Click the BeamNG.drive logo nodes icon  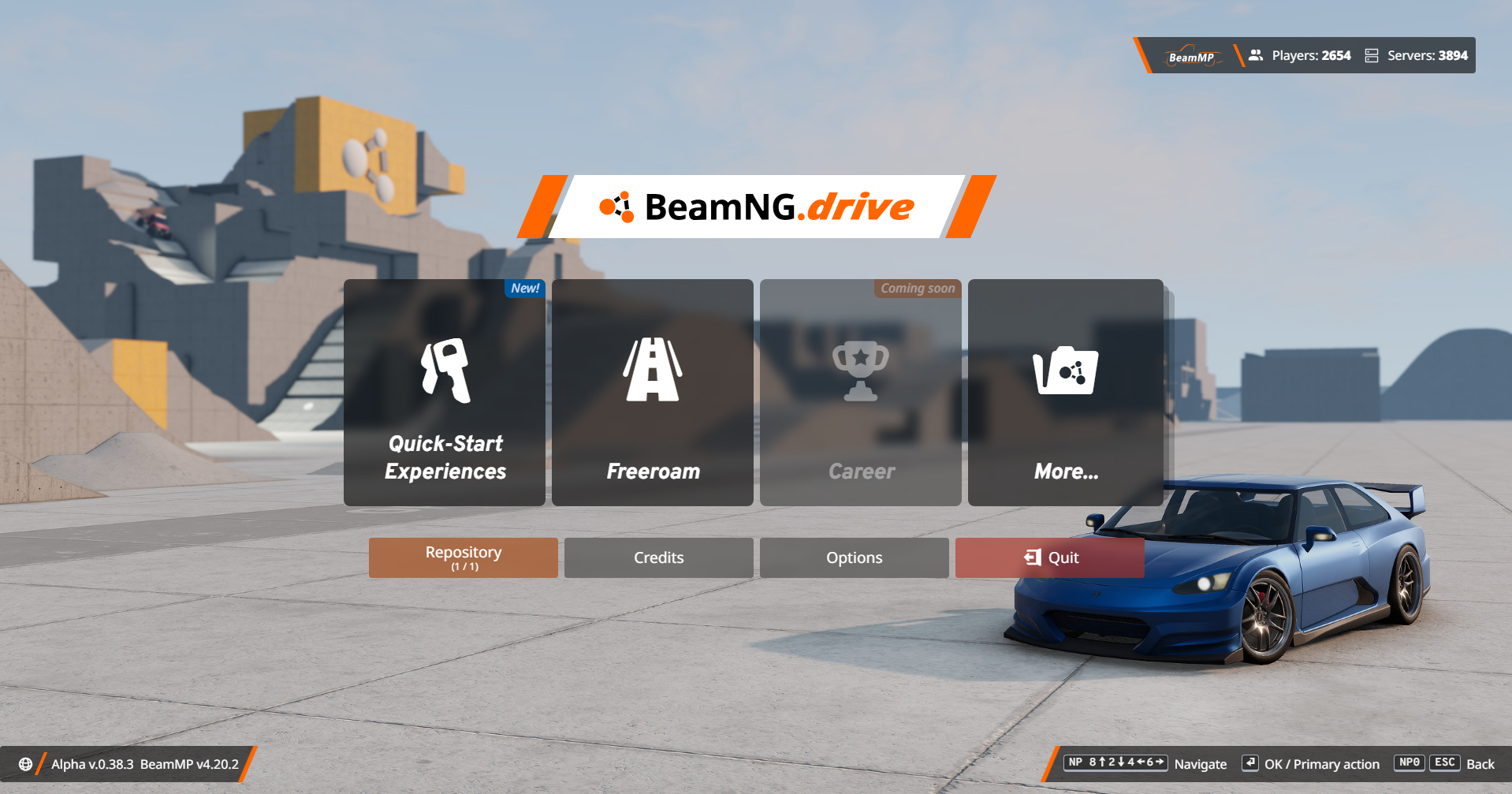coord(616,207)
